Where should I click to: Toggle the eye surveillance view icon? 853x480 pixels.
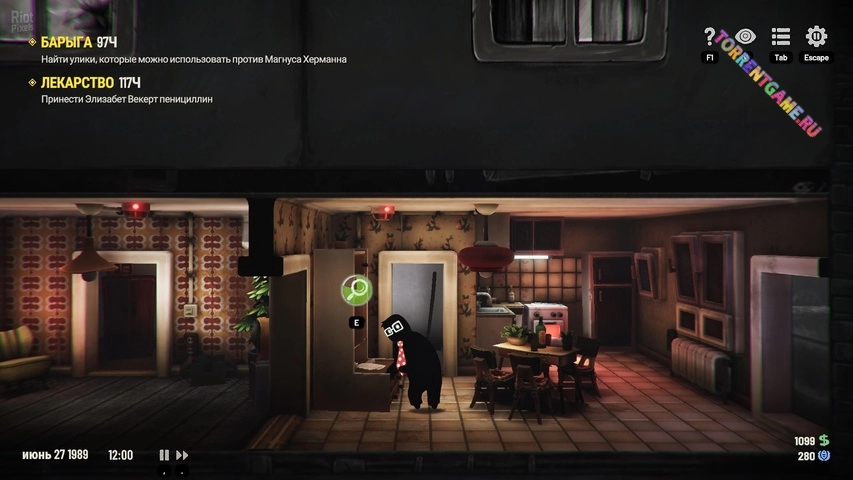pos(745,37)
